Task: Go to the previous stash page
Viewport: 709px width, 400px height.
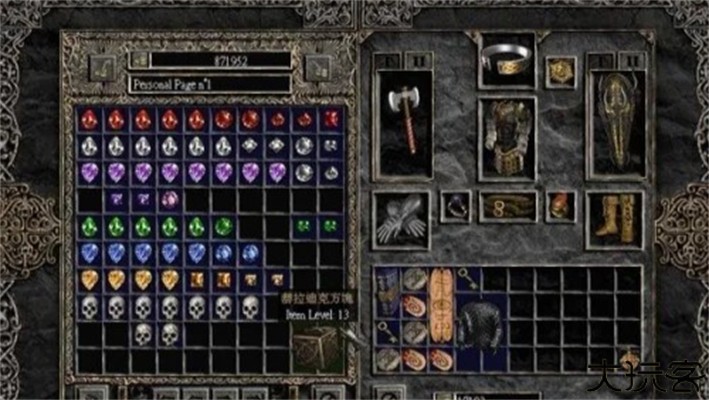Action: coord(104,67)
